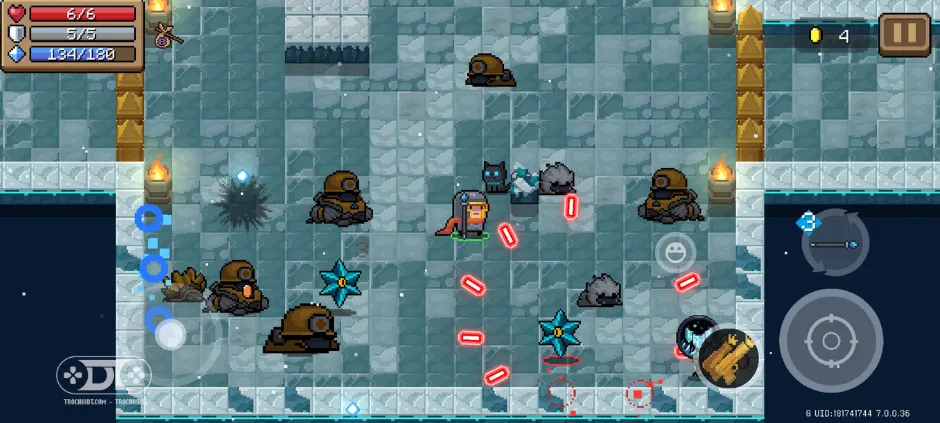Tap the virtual movement joystick knob
Viewport: 940px width, 423px height.
[170, 334]
